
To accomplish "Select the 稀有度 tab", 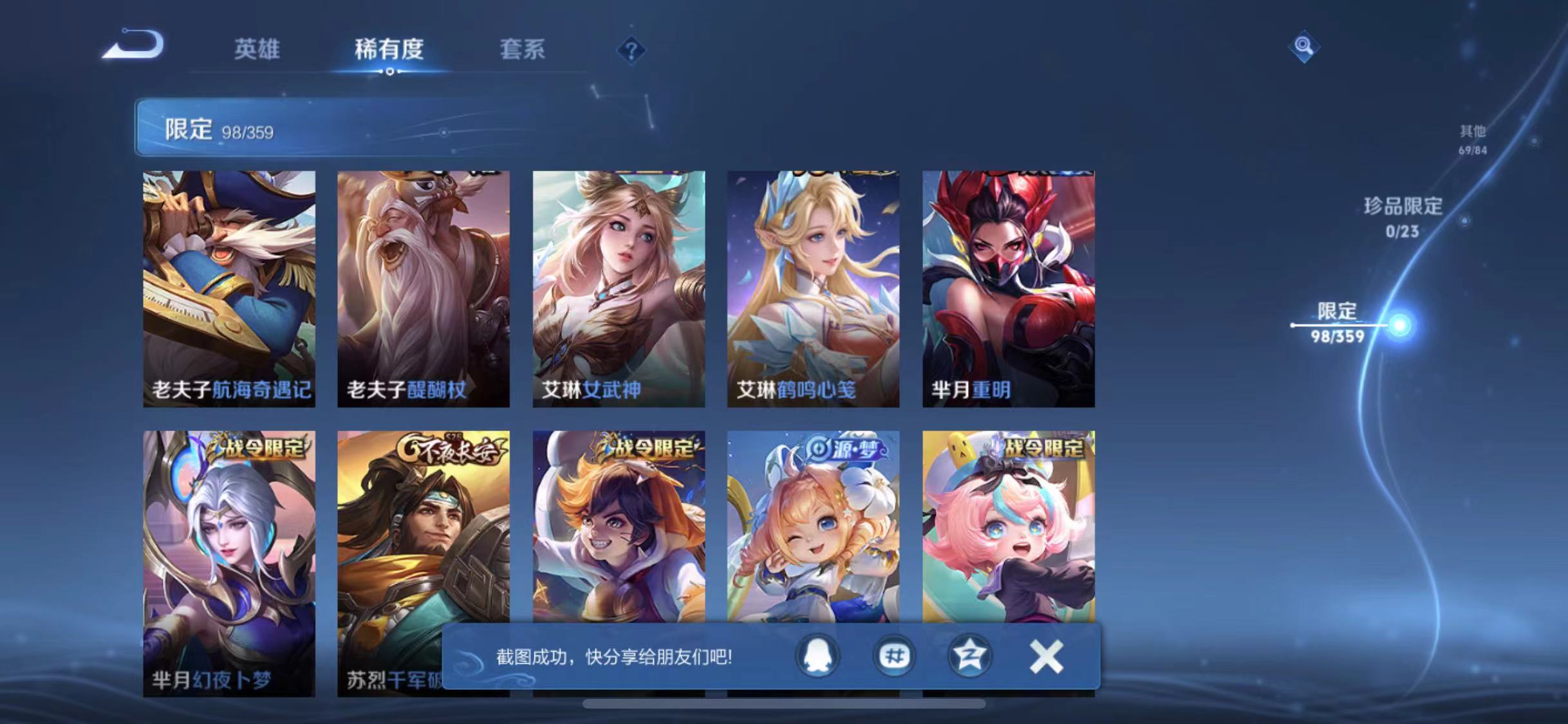I will [x=389, y=50].
